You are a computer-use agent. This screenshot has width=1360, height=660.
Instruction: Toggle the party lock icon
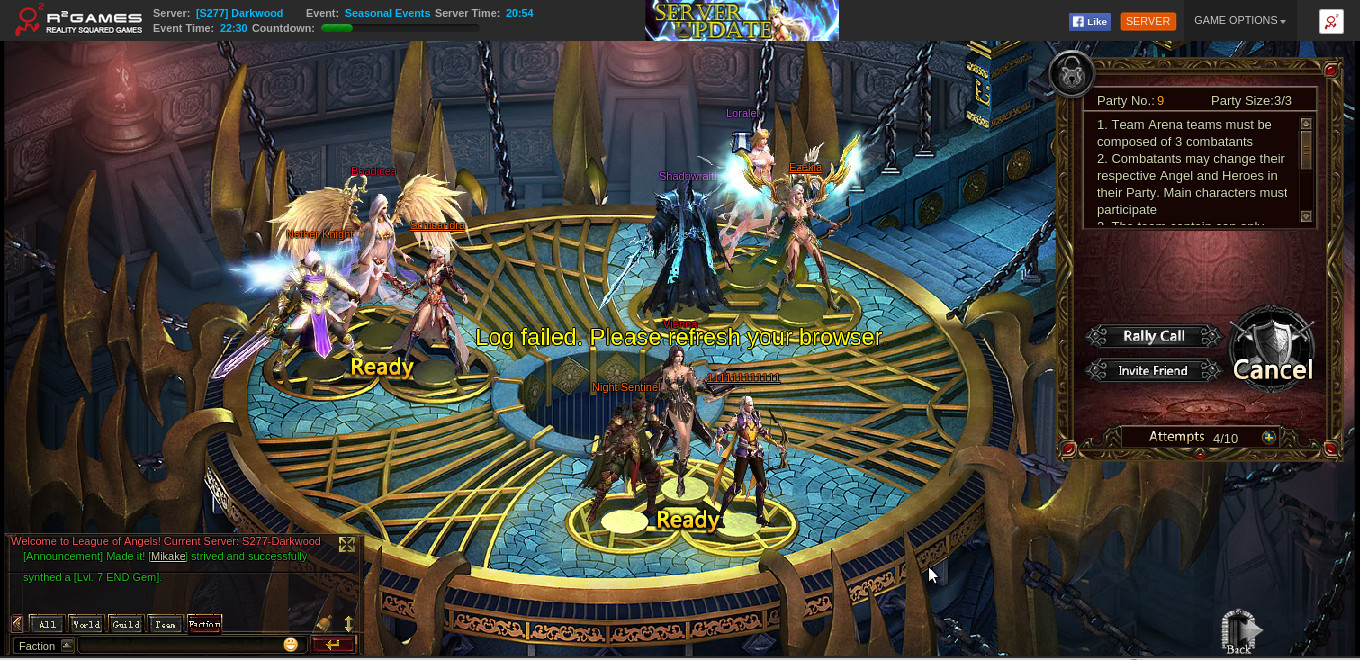(1072, 73)
